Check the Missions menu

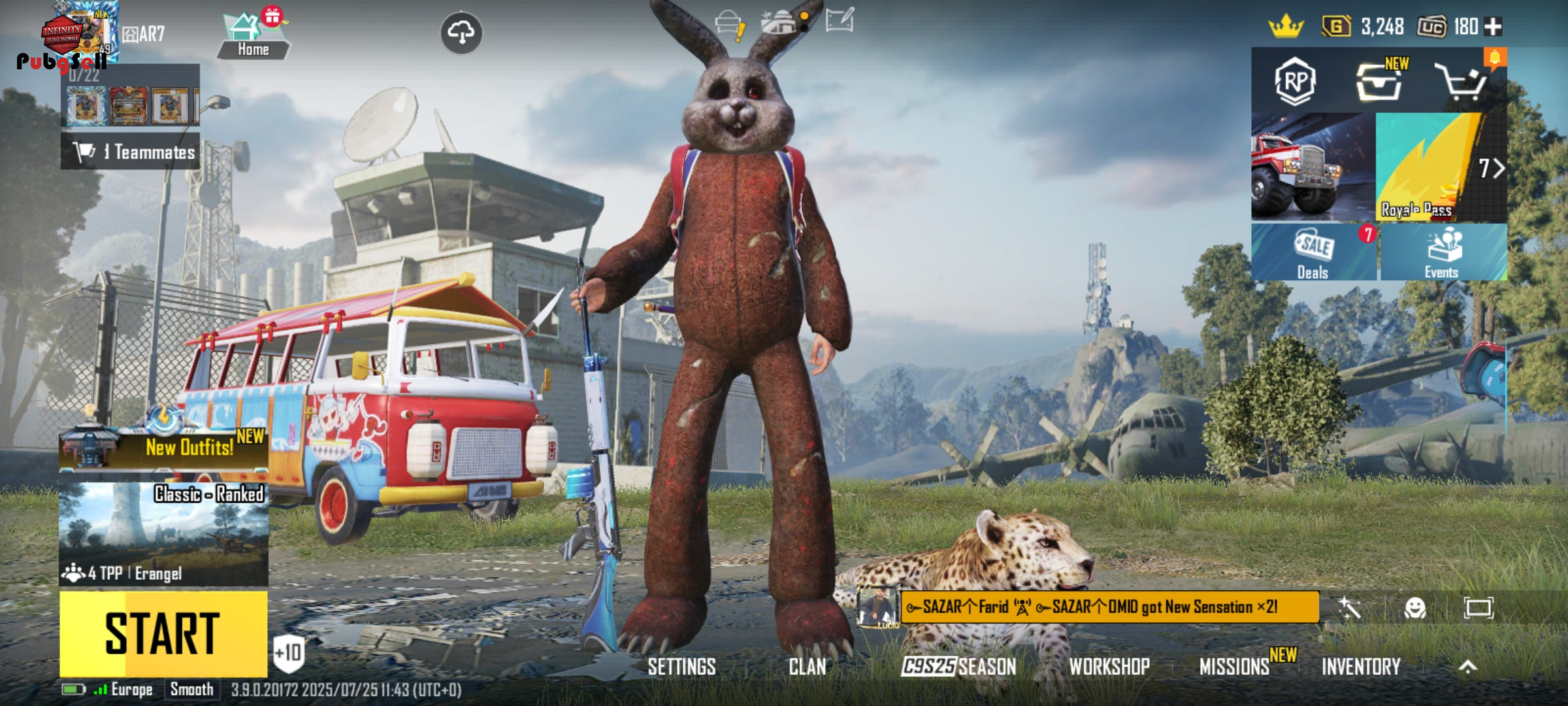(x=1234, y=667)
